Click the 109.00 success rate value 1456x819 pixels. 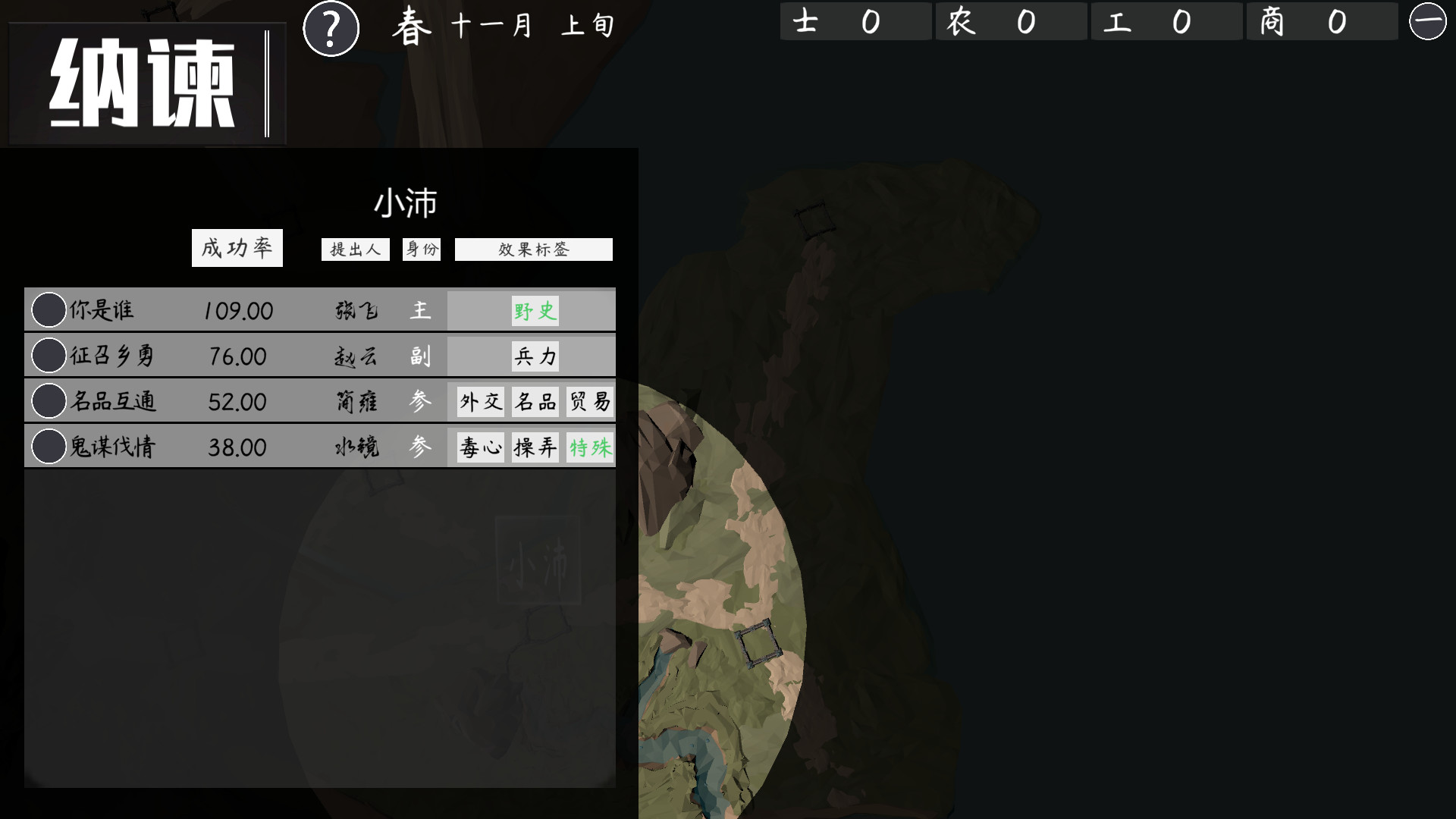pyautogui.click(x=235, y=309)
